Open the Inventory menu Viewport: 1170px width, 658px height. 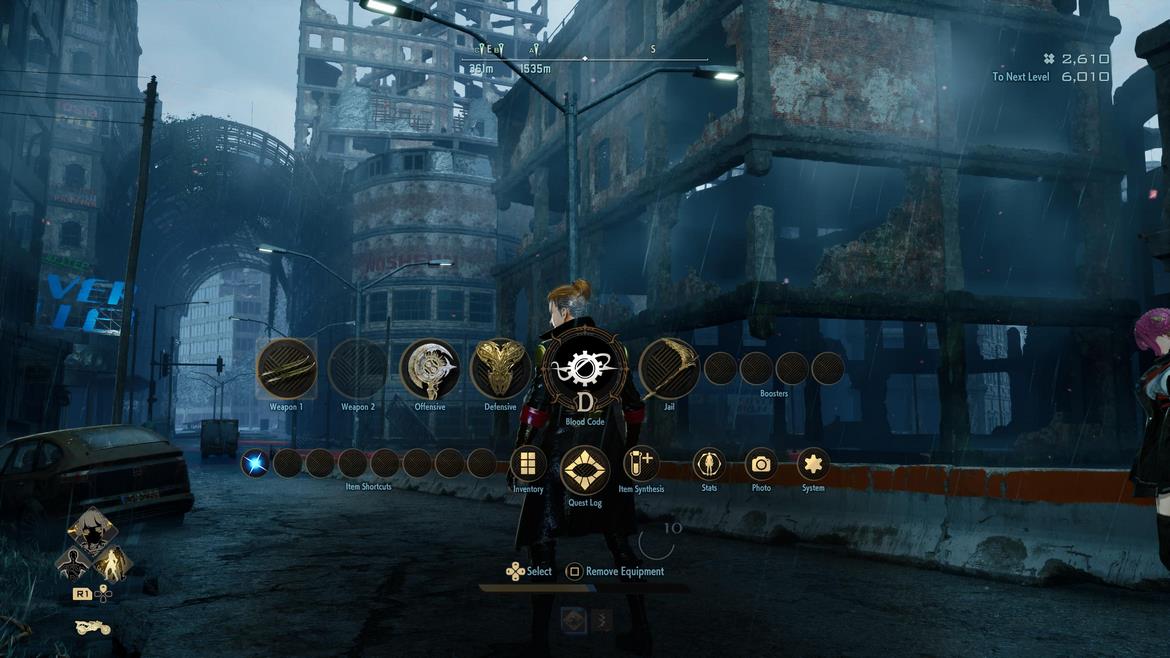click(528, 464)
